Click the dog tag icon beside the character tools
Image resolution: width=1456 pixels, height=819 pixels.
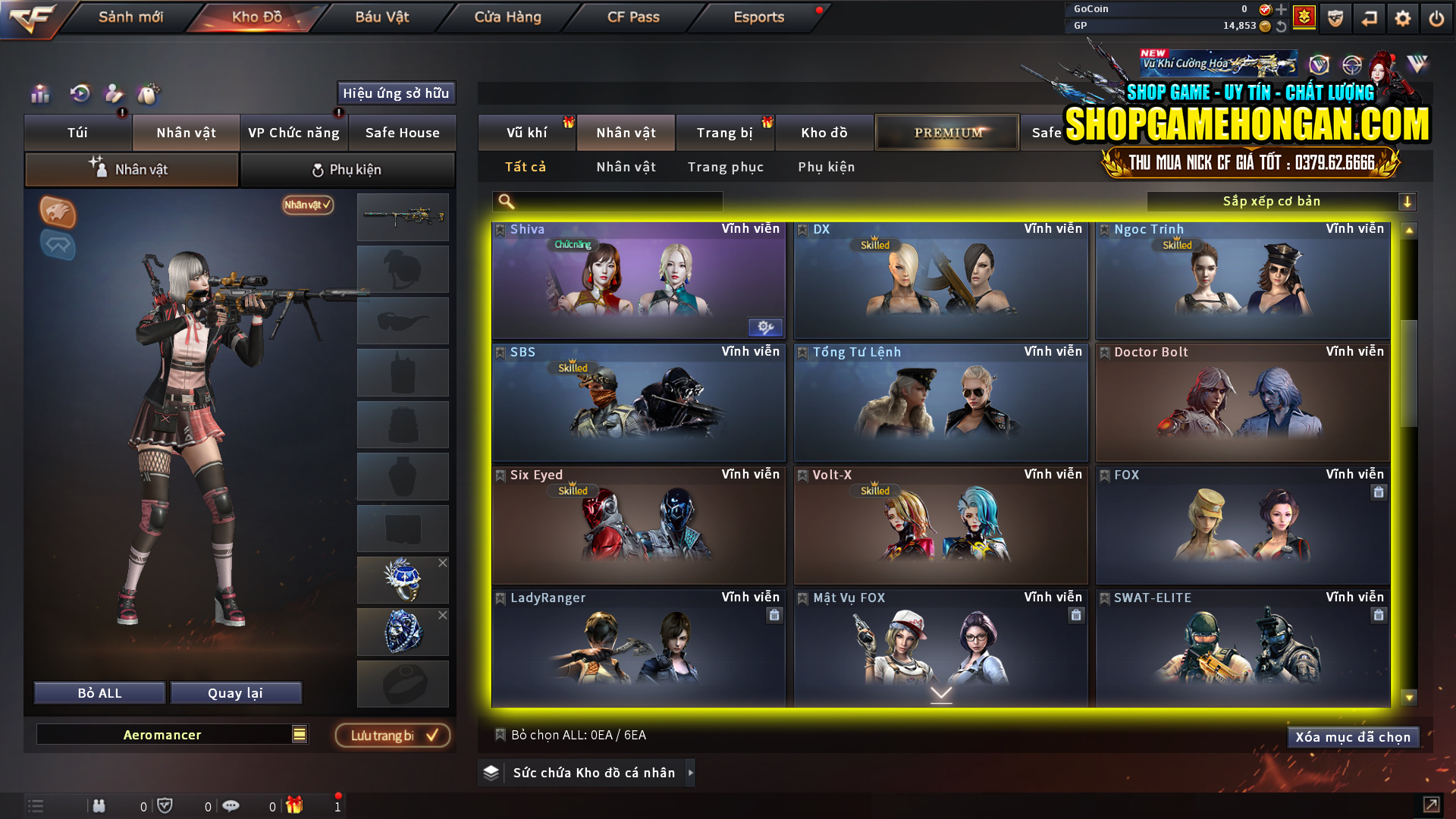coord(149,94)
